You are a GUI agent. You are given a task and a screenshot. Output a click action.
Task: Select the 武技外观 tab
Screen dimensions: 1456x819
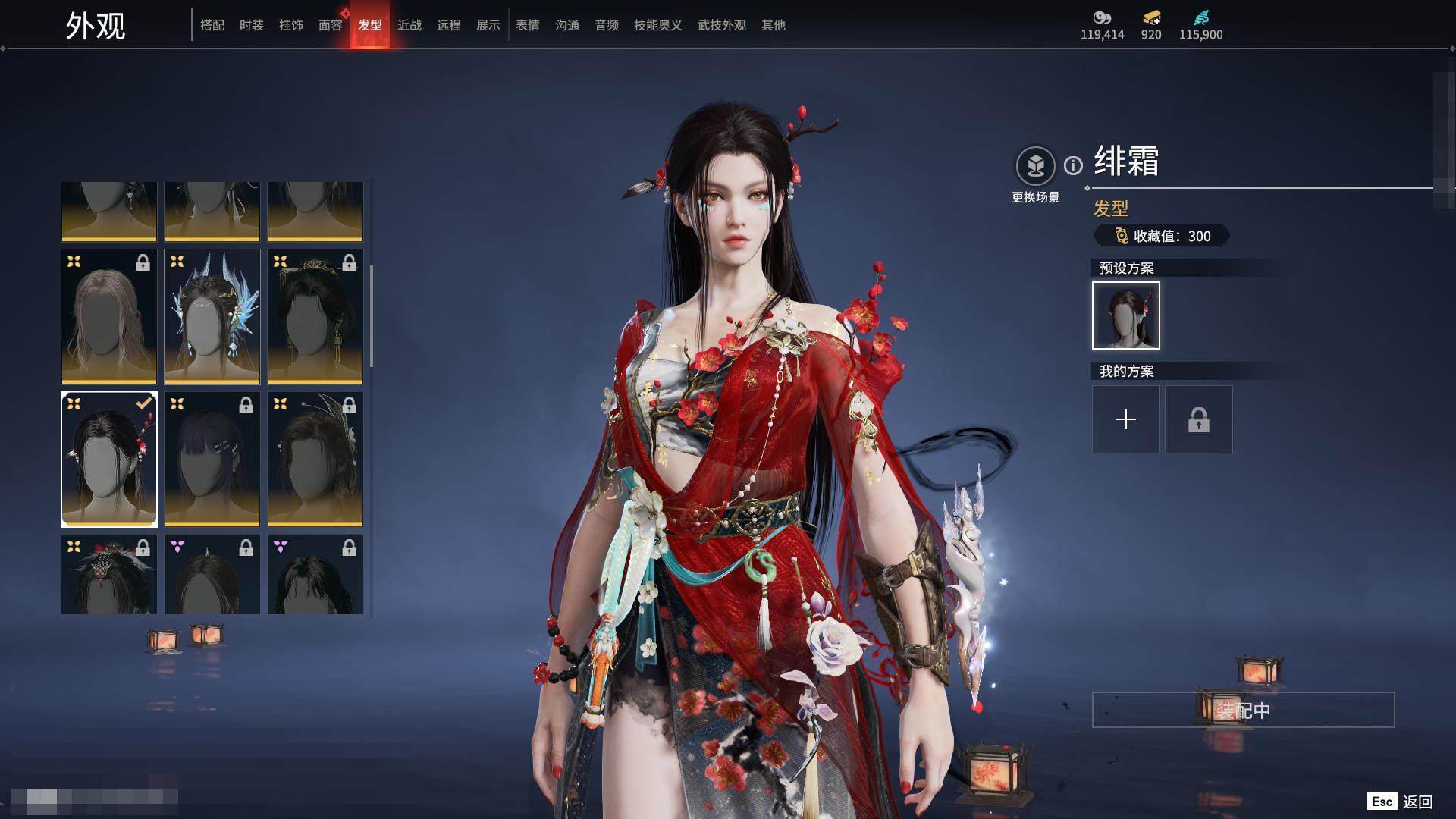click(x=722, y=25)
